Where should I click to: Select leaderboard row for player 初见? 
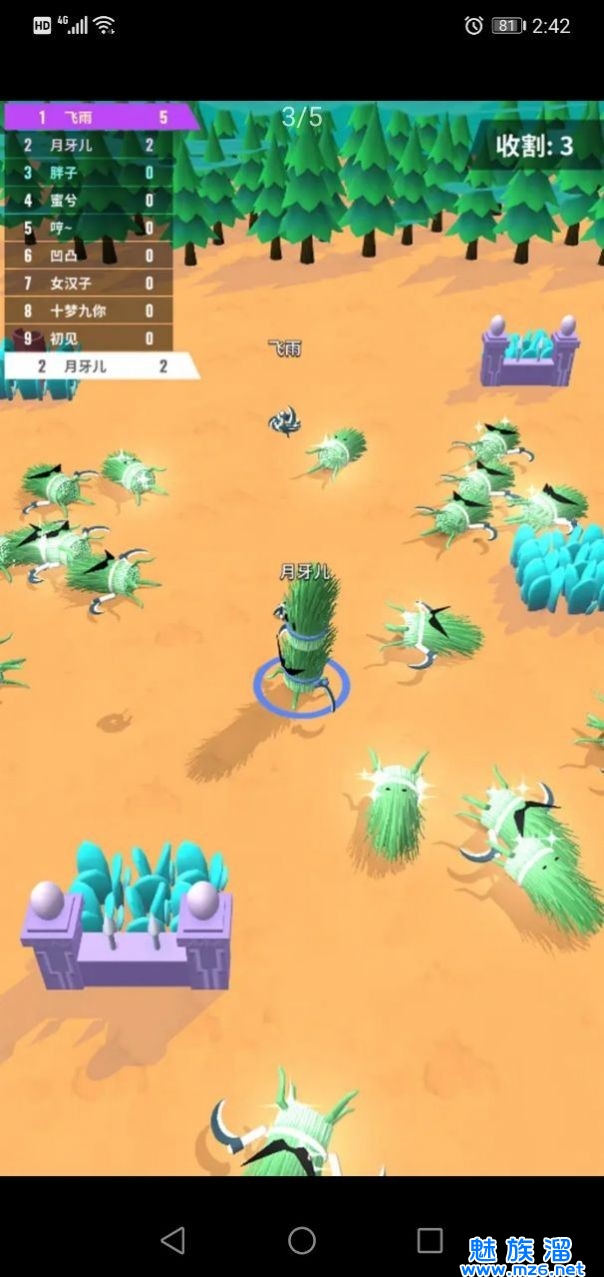88,338
